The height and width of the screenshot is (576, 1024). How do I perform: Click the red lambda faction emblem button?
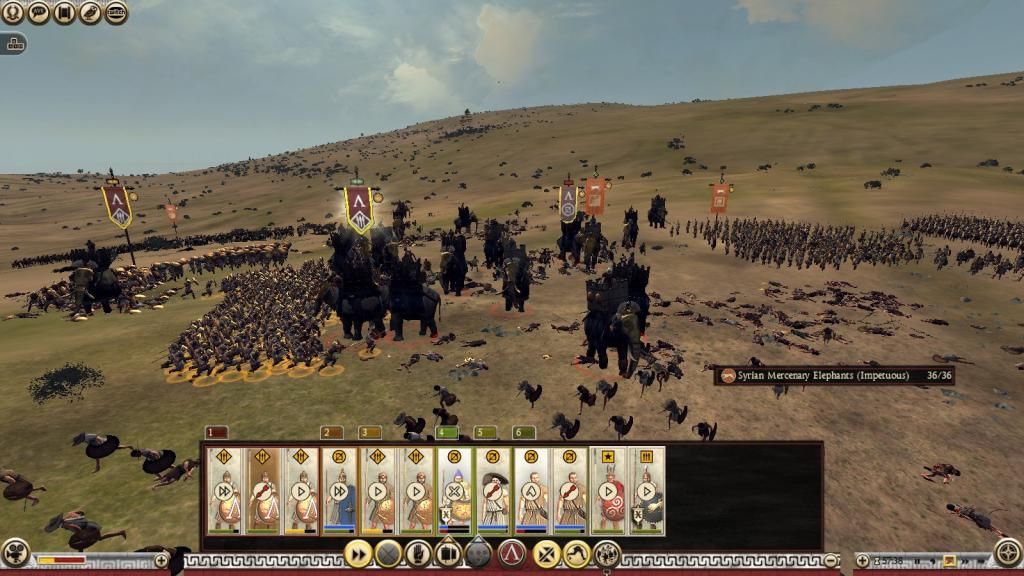(x=512, y=553)
